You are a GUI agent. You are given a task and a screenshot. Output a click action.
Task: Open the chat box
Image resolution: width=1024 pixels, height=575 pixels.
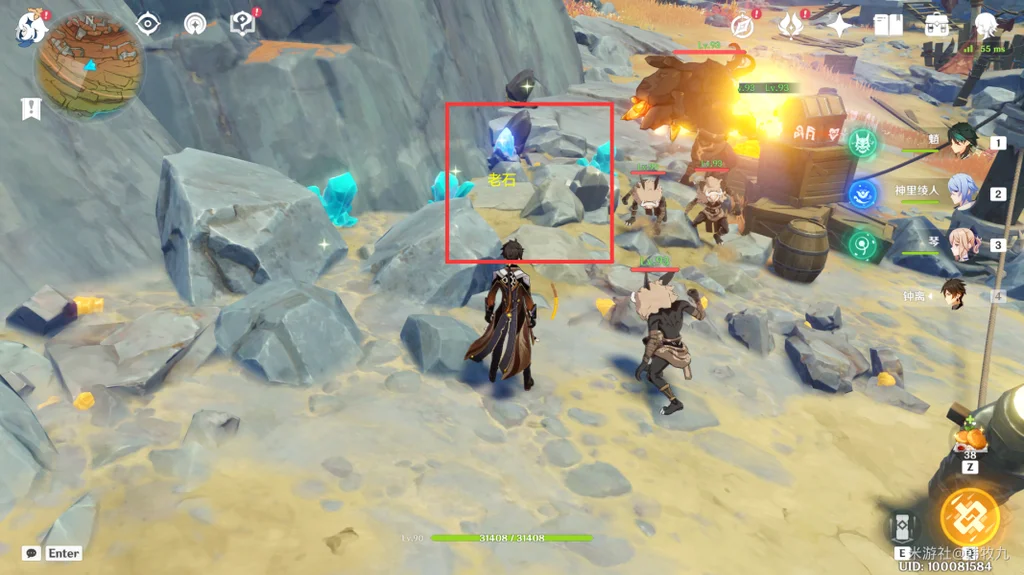pyautogui.click(x=32, y=553)
